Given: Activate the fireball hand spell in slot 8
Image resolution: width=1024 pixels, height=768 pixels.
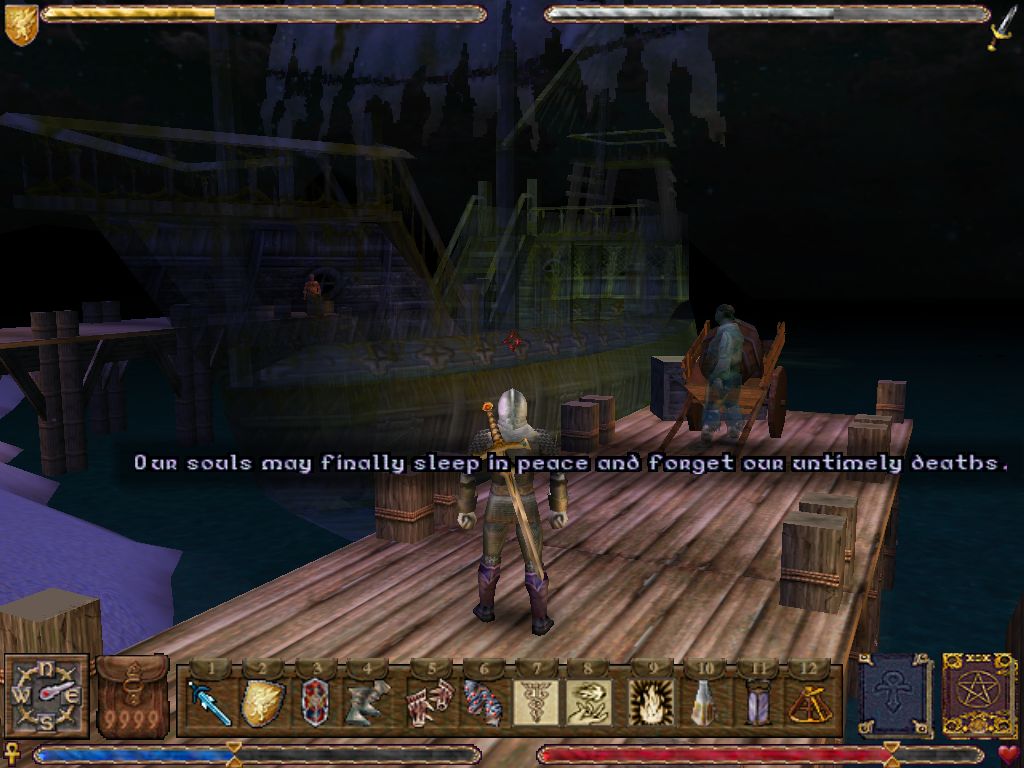Looking at the screenshot, I should click(x=588, y=701).
